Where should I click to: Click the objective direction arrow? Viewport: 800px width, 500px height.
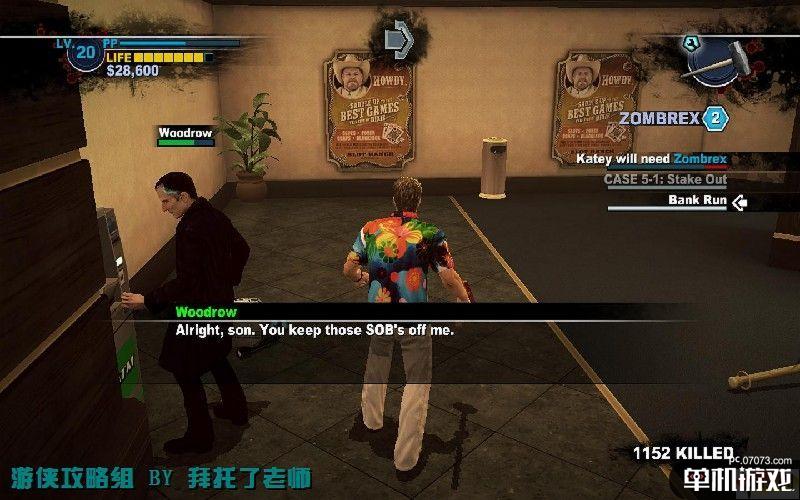[x=399, y=38]
